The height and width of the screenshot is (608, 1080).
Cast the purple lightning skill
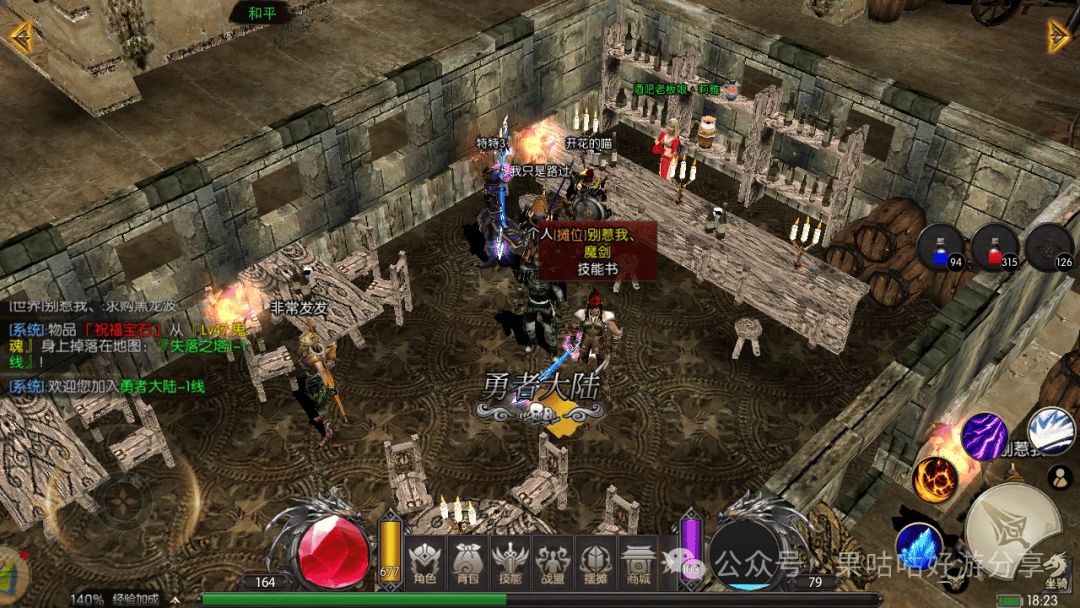[x=985, y=436]
